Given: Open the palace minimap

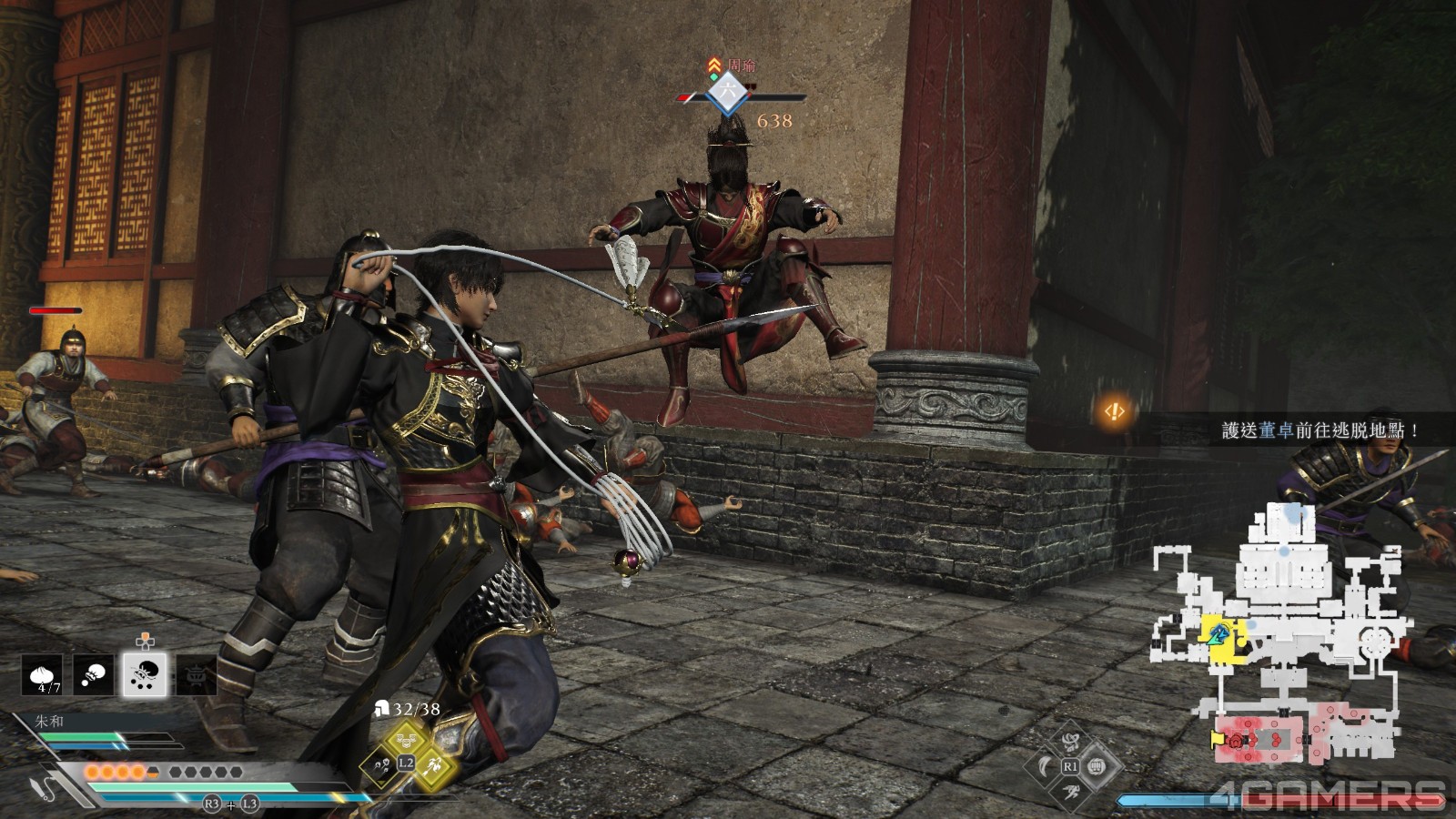Looking at the screenshot, I should (1283, 628).
